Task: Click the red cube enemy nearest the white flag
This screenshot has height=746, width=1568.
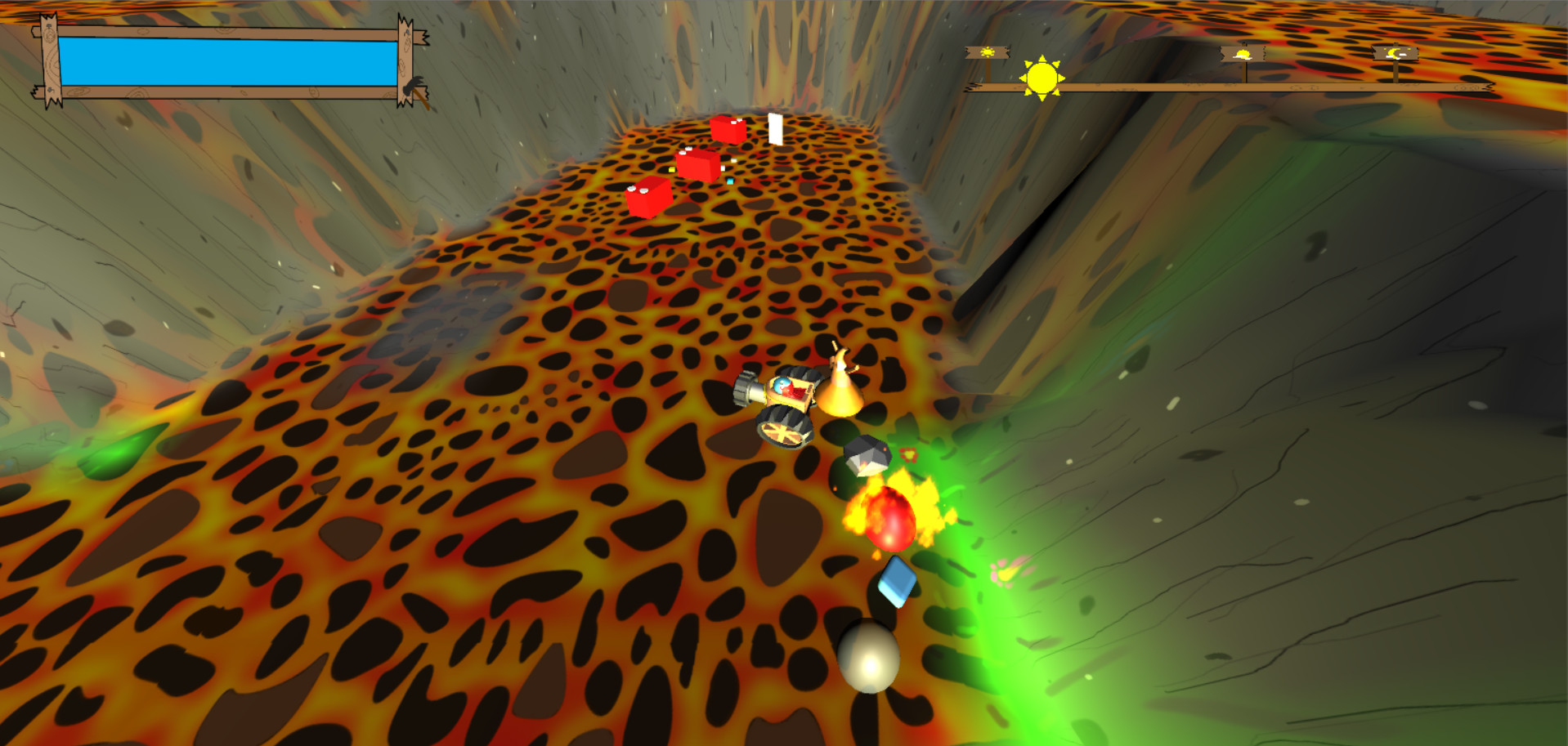Action: [x=727, y=129]
